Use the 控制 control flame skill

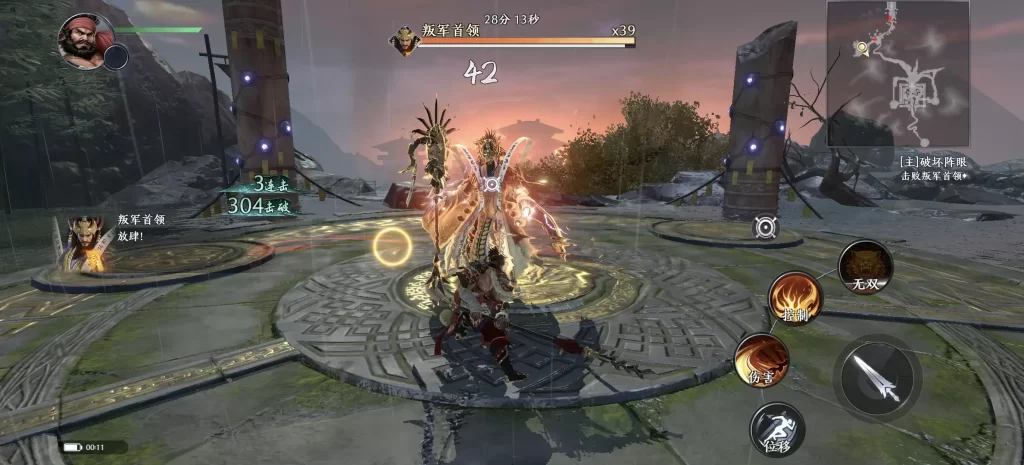point(795,298)
